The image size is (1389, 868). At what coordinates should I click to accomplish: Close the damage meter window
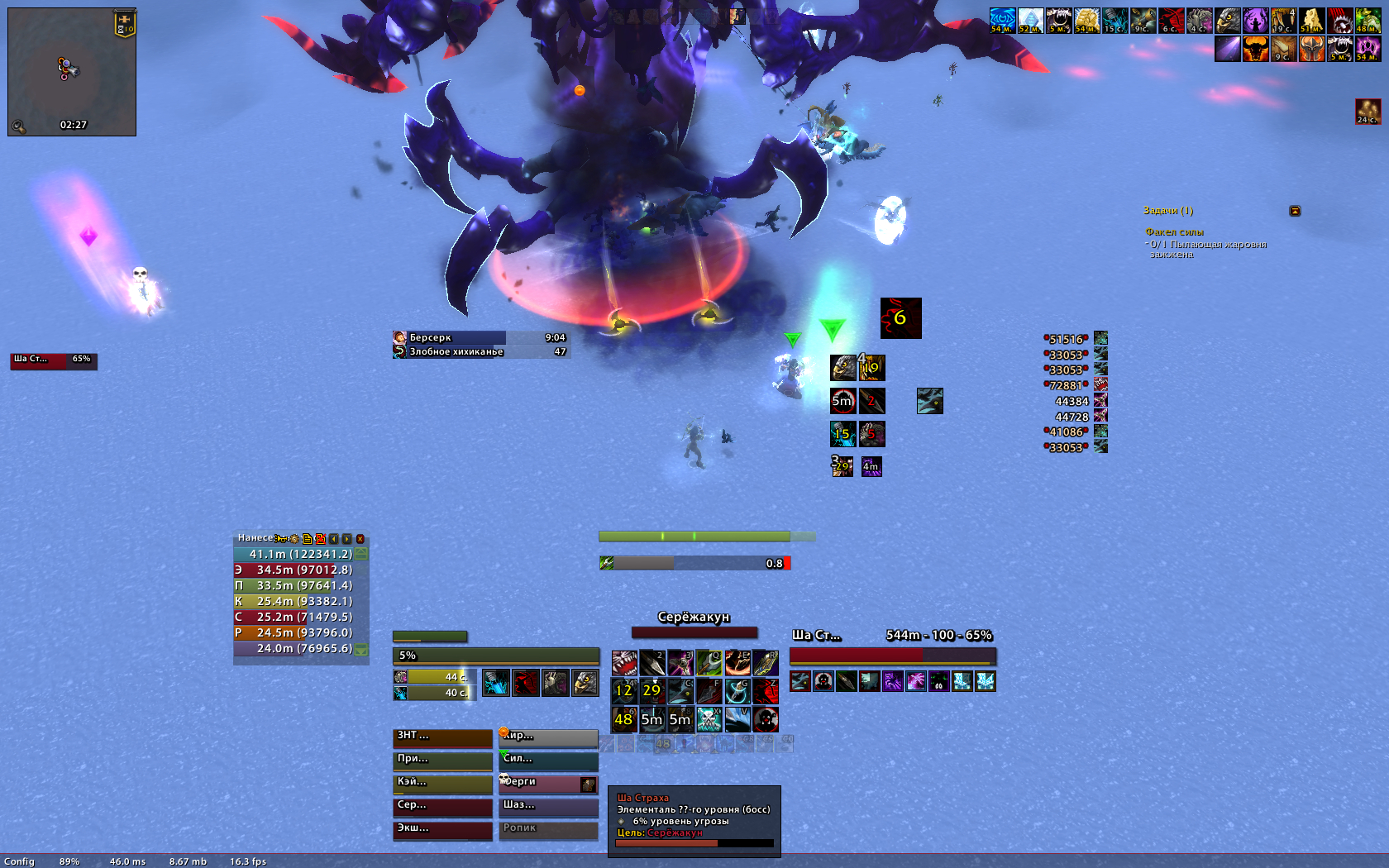point(360,538)
